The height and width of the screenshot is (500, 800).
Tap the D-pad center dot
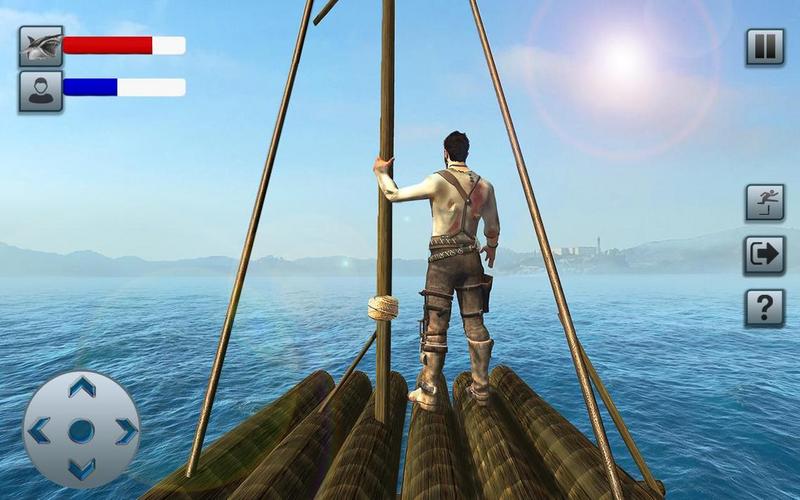[x=81, y=431]
